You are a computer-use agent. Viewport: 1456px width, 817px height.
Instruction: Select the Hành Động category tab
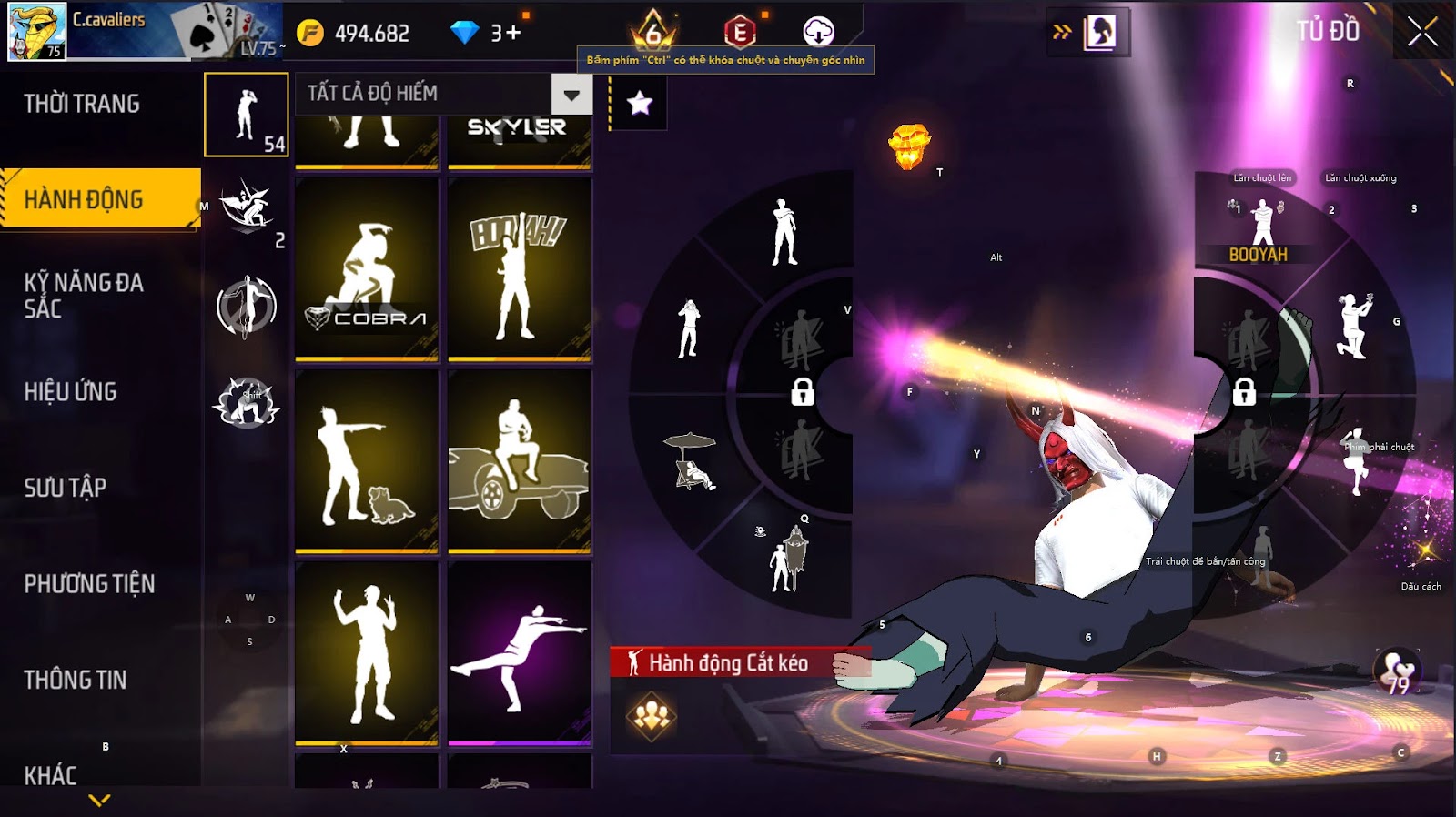[x=84, y=199]
